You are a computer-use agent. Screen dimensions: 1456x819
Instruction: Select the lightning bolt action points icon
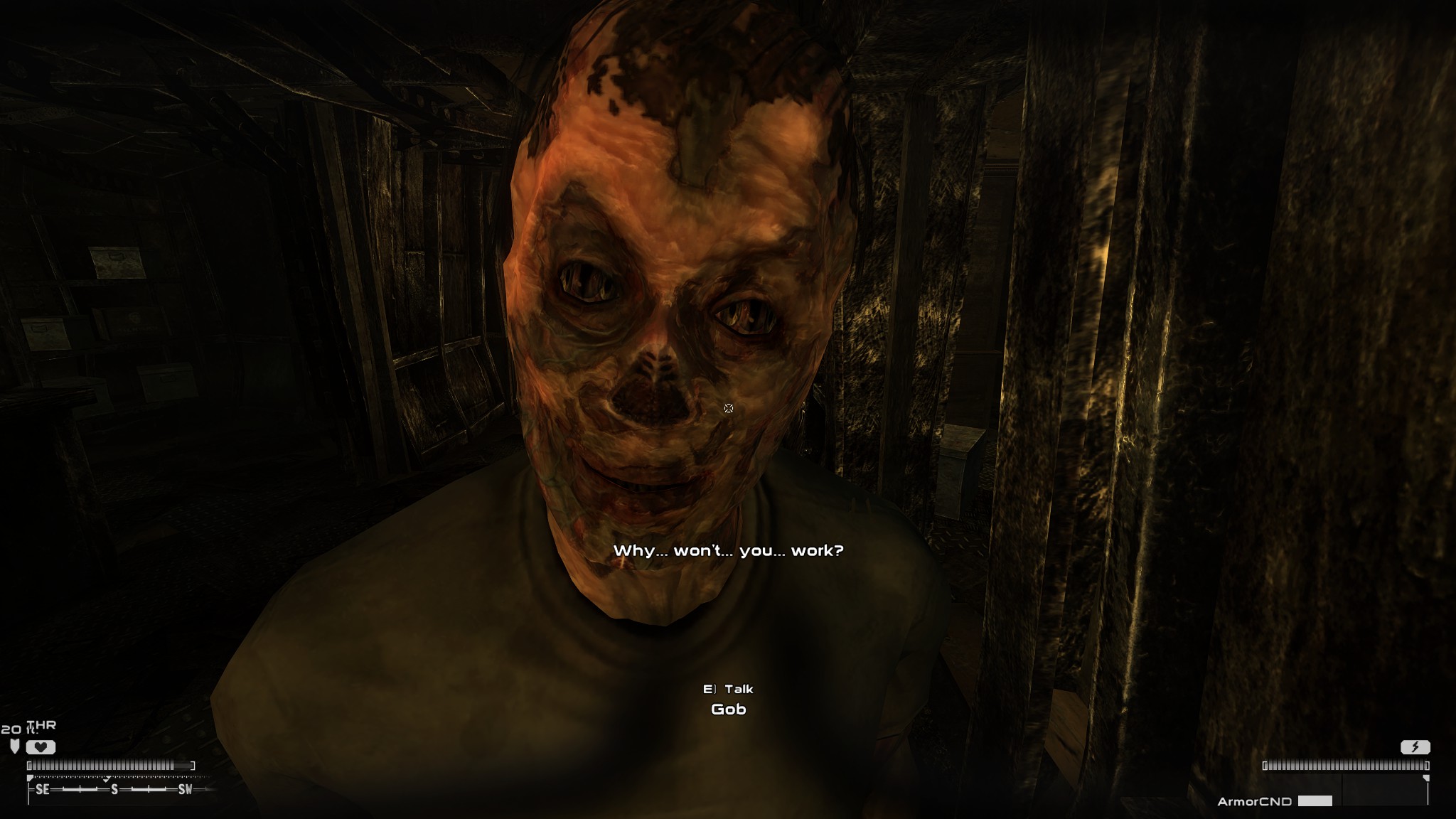click(x=1415, y=747)
